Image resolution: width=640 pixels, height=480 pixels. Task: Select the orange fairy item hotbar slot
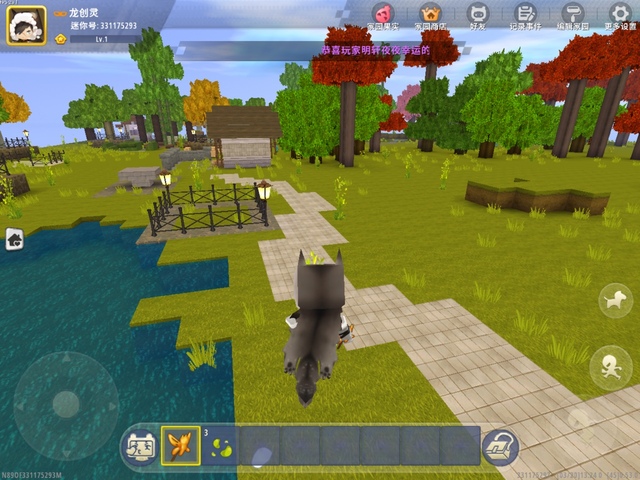point(181,445)
